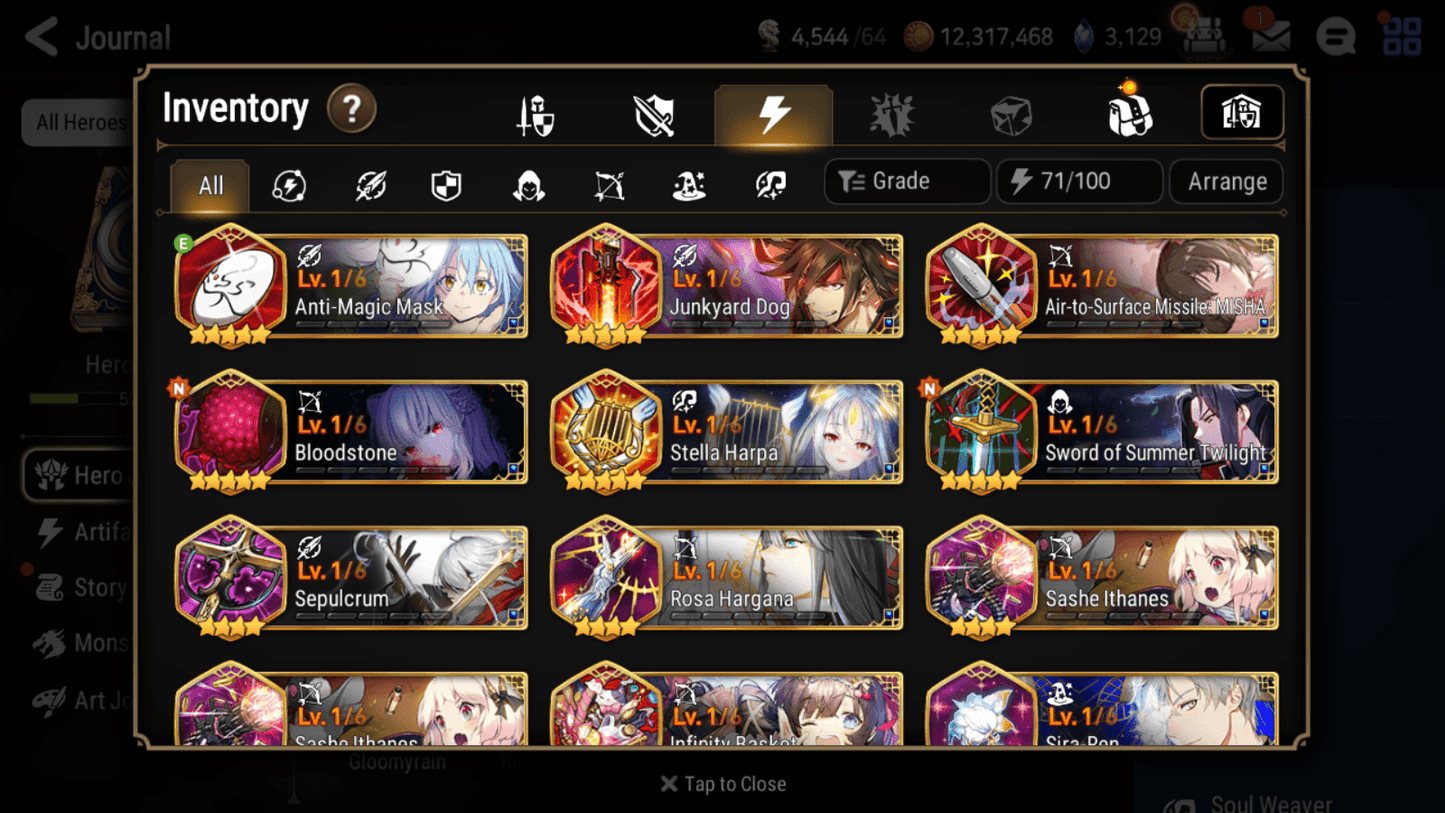Image resolution: width=1445 pixels, height=813 pixels.
Task: Expand the Inventory help question mark
Action: [352, 110]
